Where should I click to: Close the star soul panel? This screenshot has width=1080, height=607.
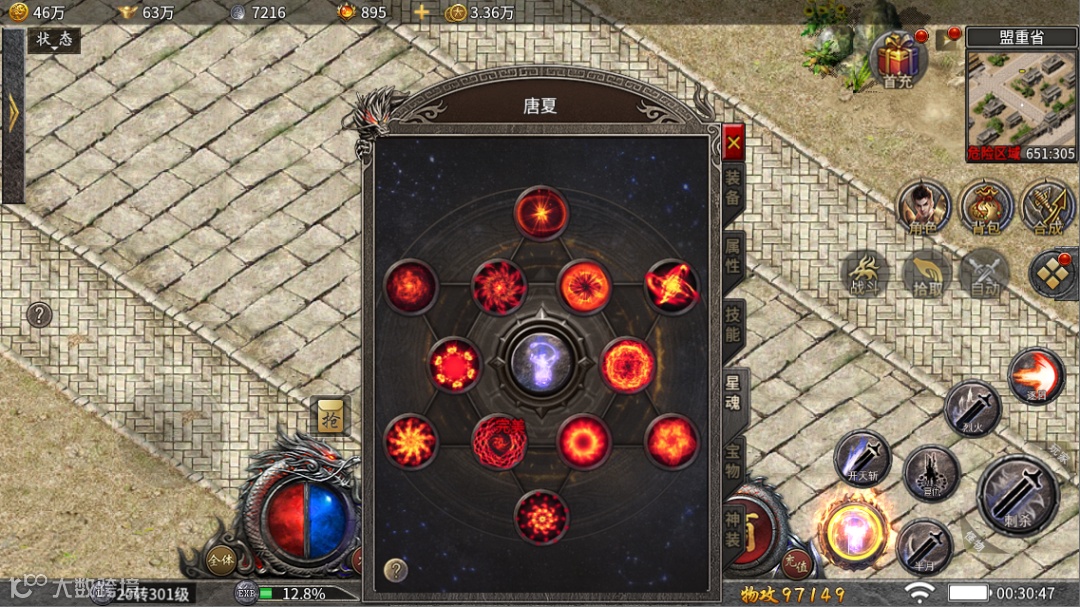click(x=734, y=143)
